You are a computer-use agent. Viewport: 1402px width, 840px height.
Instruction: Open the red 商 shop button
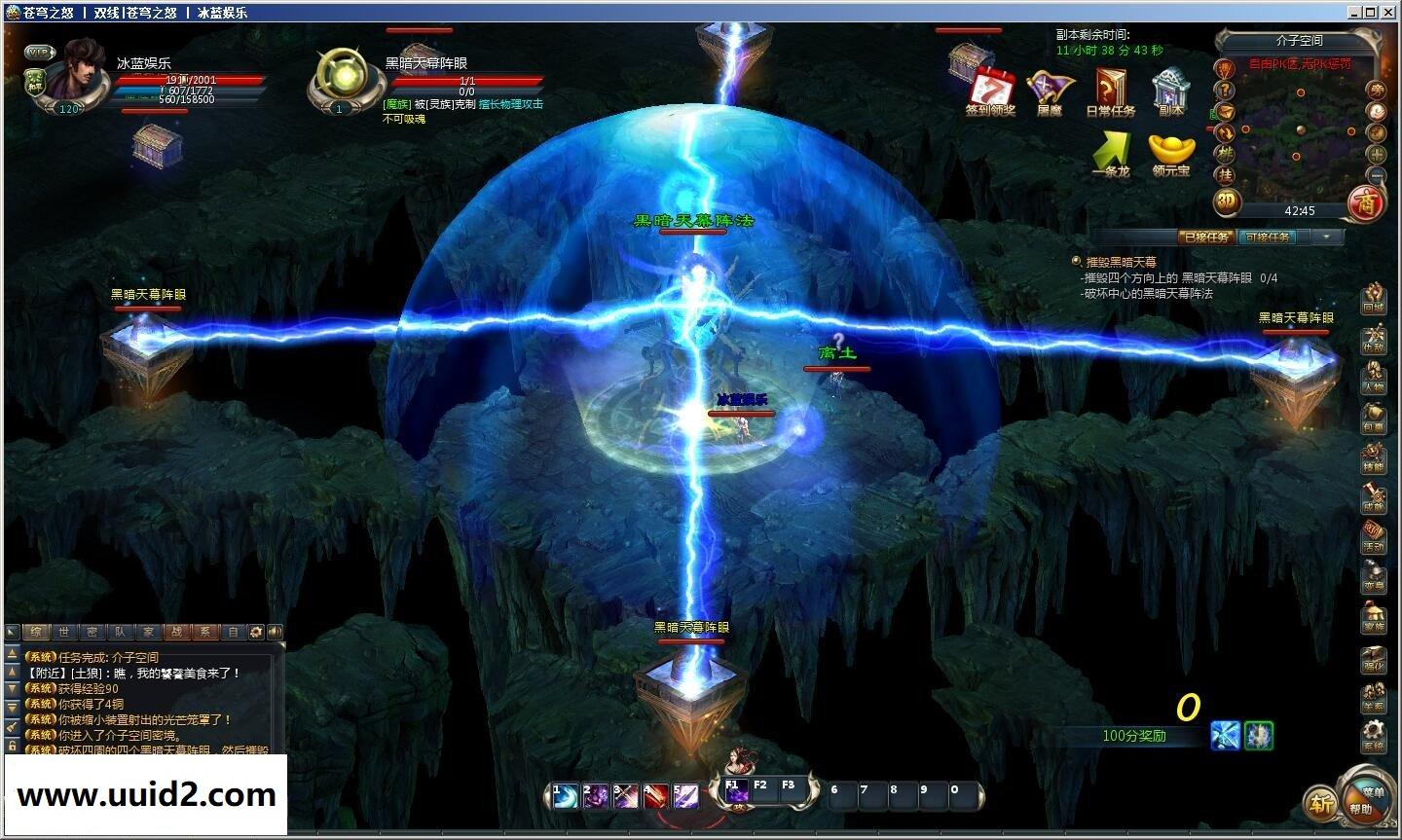1366,202
